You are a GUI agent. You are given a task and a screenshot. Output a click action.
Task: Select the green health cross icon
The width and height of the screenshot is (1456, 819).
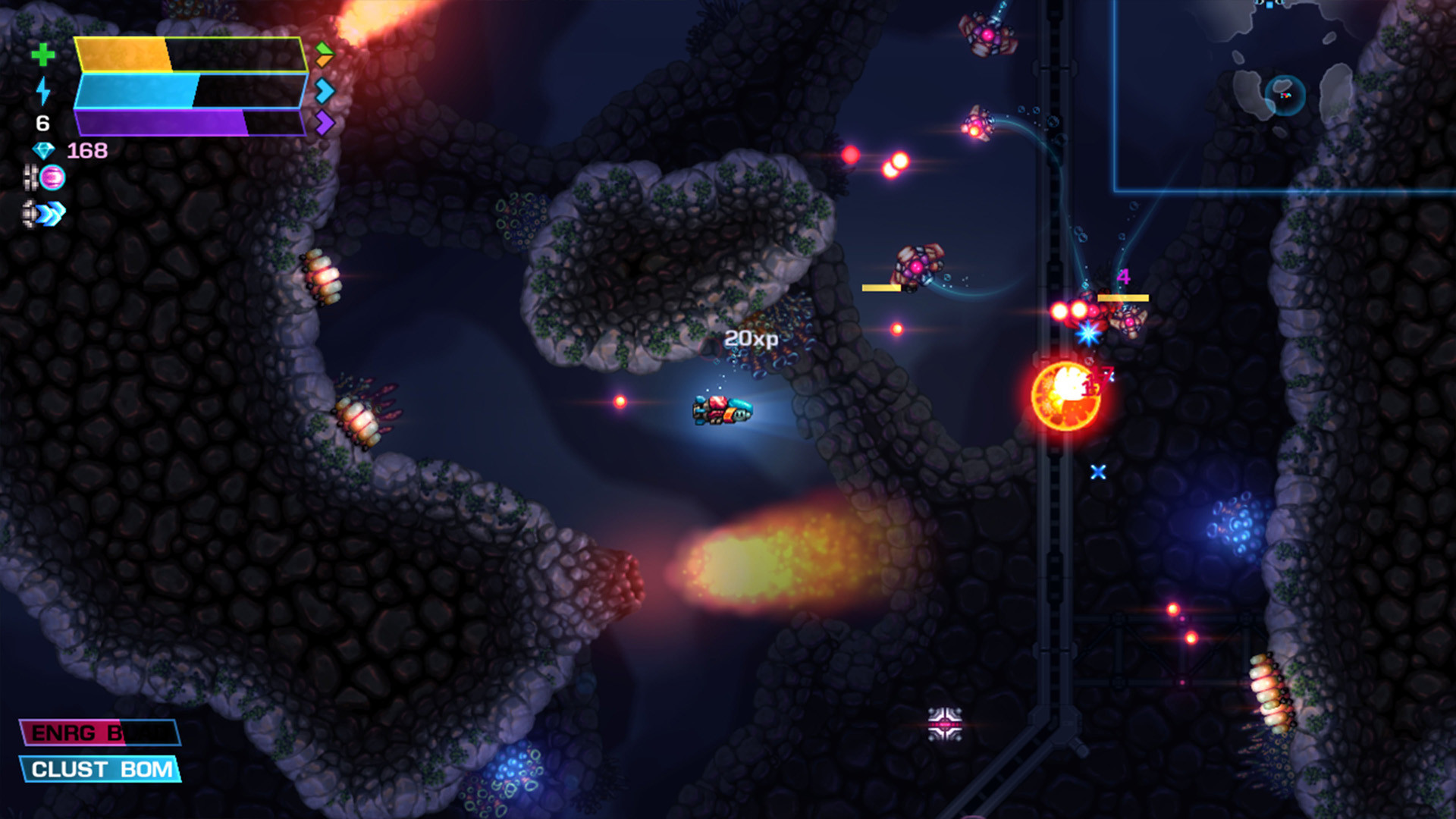coord(43,55)
